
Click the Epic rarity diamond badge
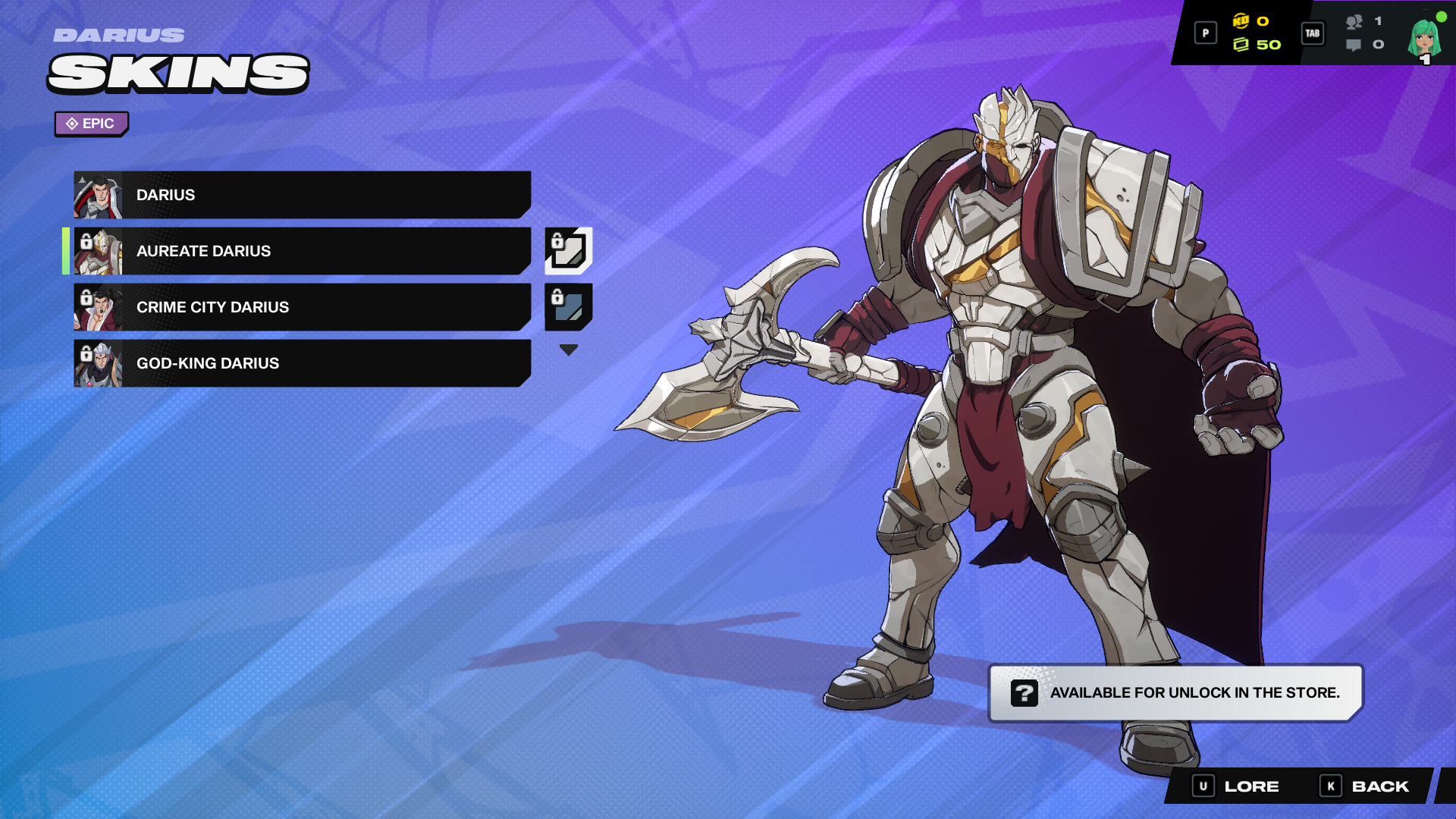click(91, 123)
